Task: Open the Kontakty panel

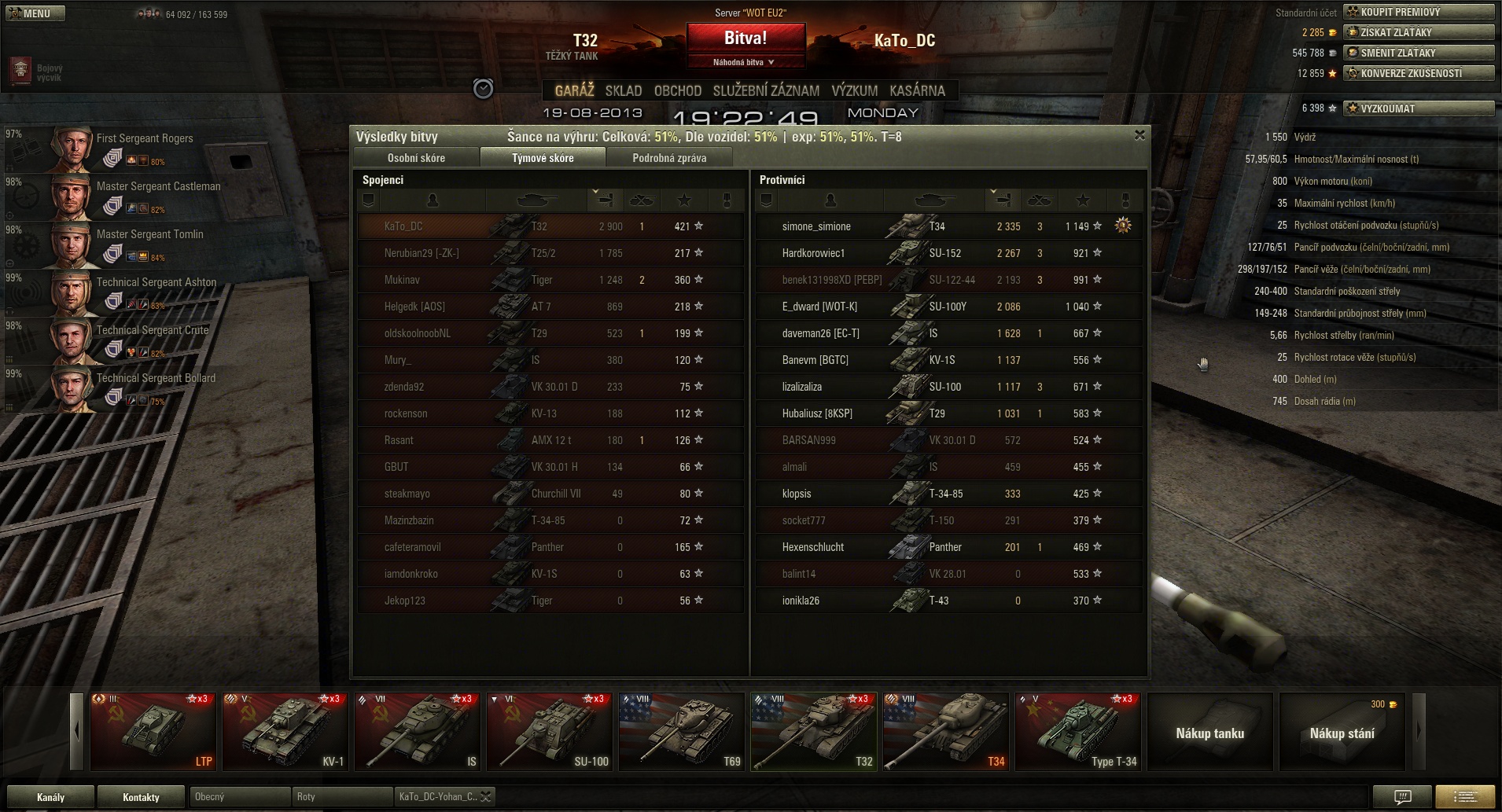Action: click(x=142, y=797)
